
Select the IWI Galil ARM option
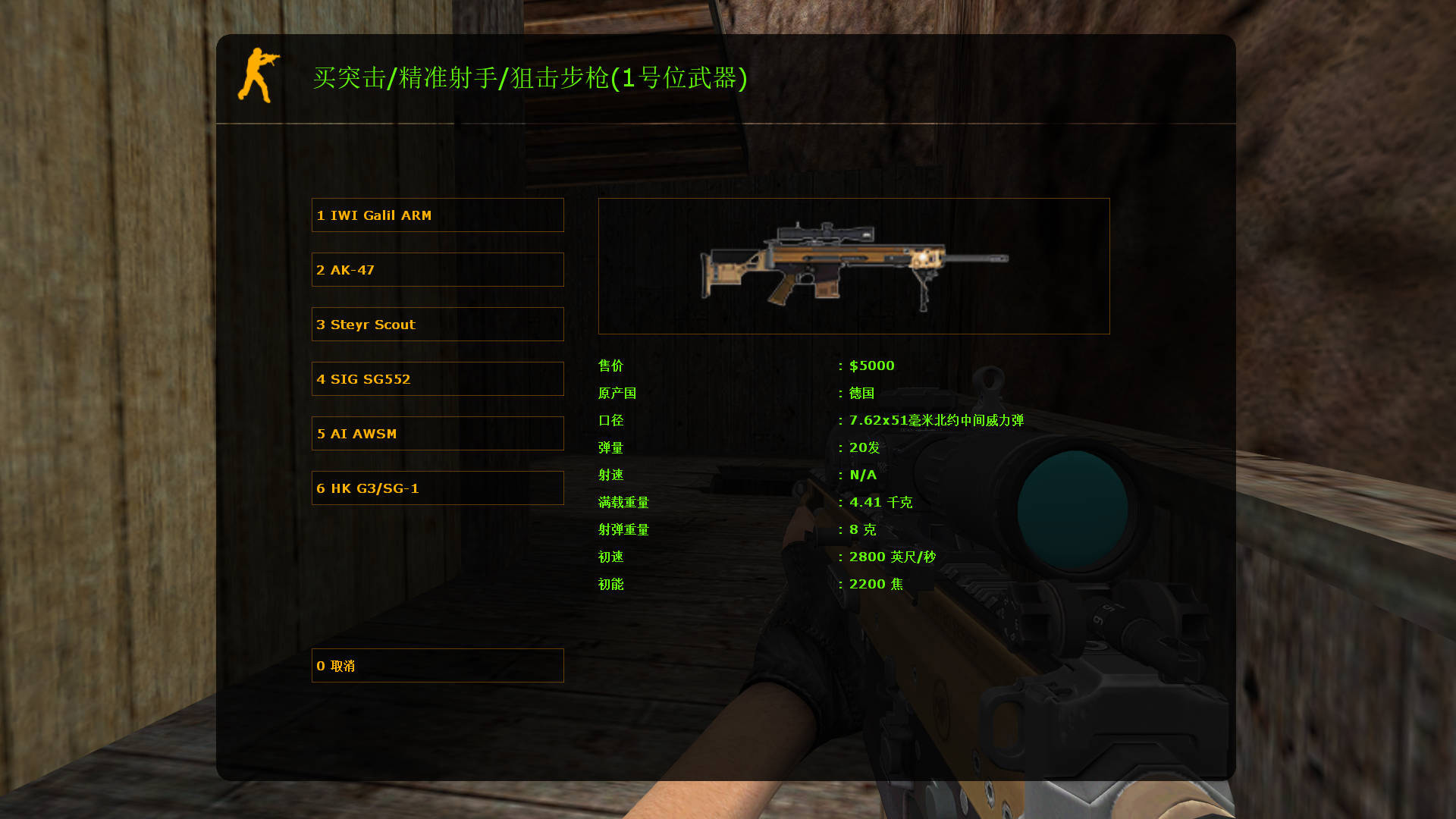tap(438, 215)
